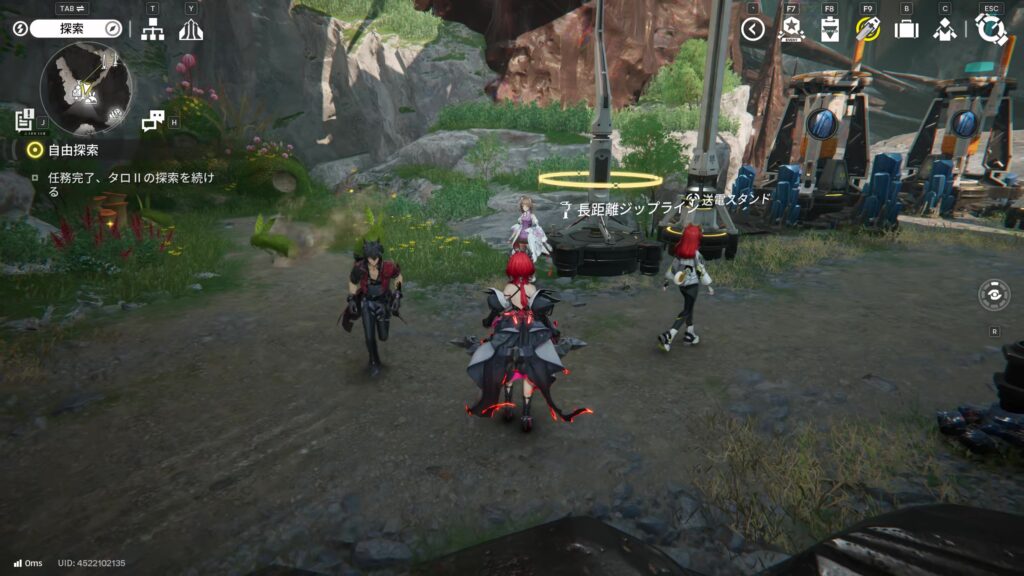Open the chat speech-bubble icon

click(x=152, y=121)
